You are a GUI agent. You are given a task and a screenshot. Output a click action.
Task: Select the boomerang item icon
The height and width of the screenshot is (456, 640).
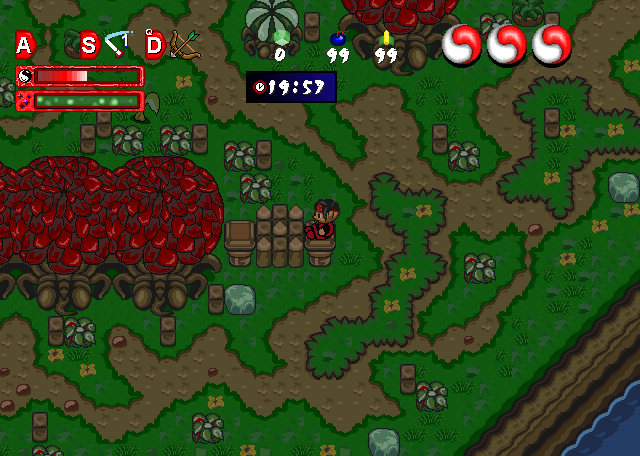pos(120,43)
